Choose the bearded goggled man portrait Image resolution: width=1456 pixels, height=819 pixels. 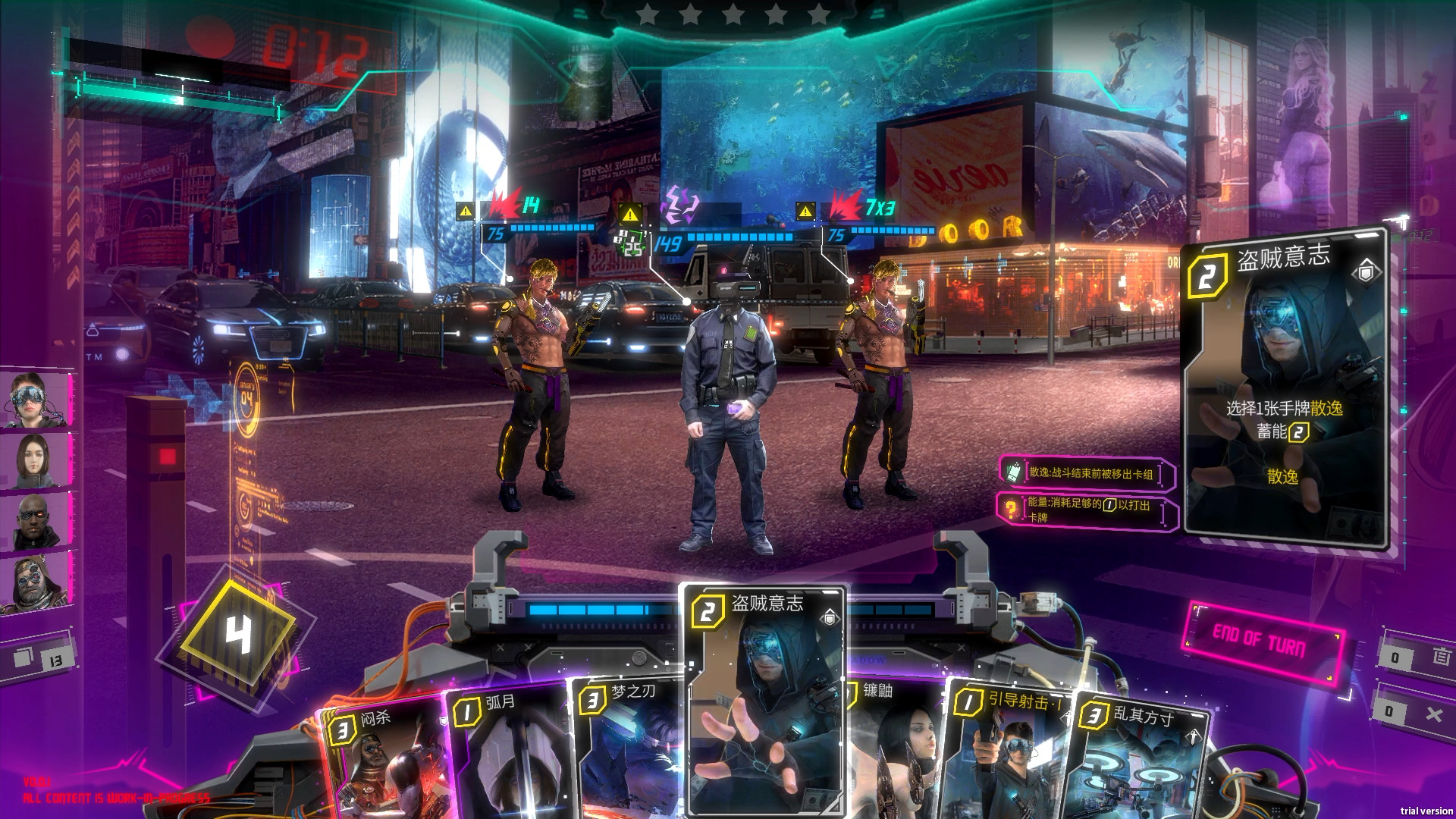[x=34, y=582]
